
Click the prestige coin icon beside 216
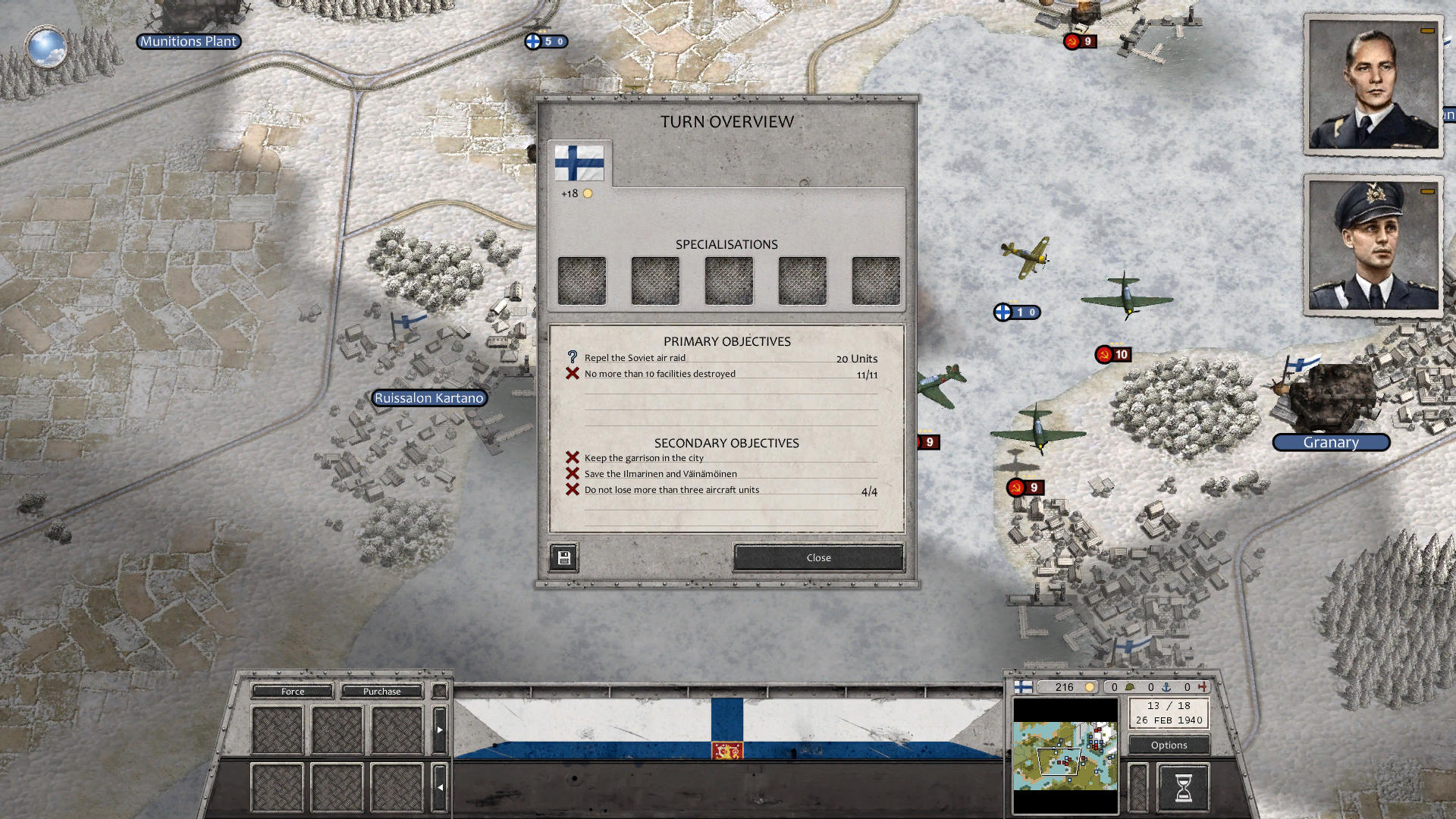coord(1090,687)
